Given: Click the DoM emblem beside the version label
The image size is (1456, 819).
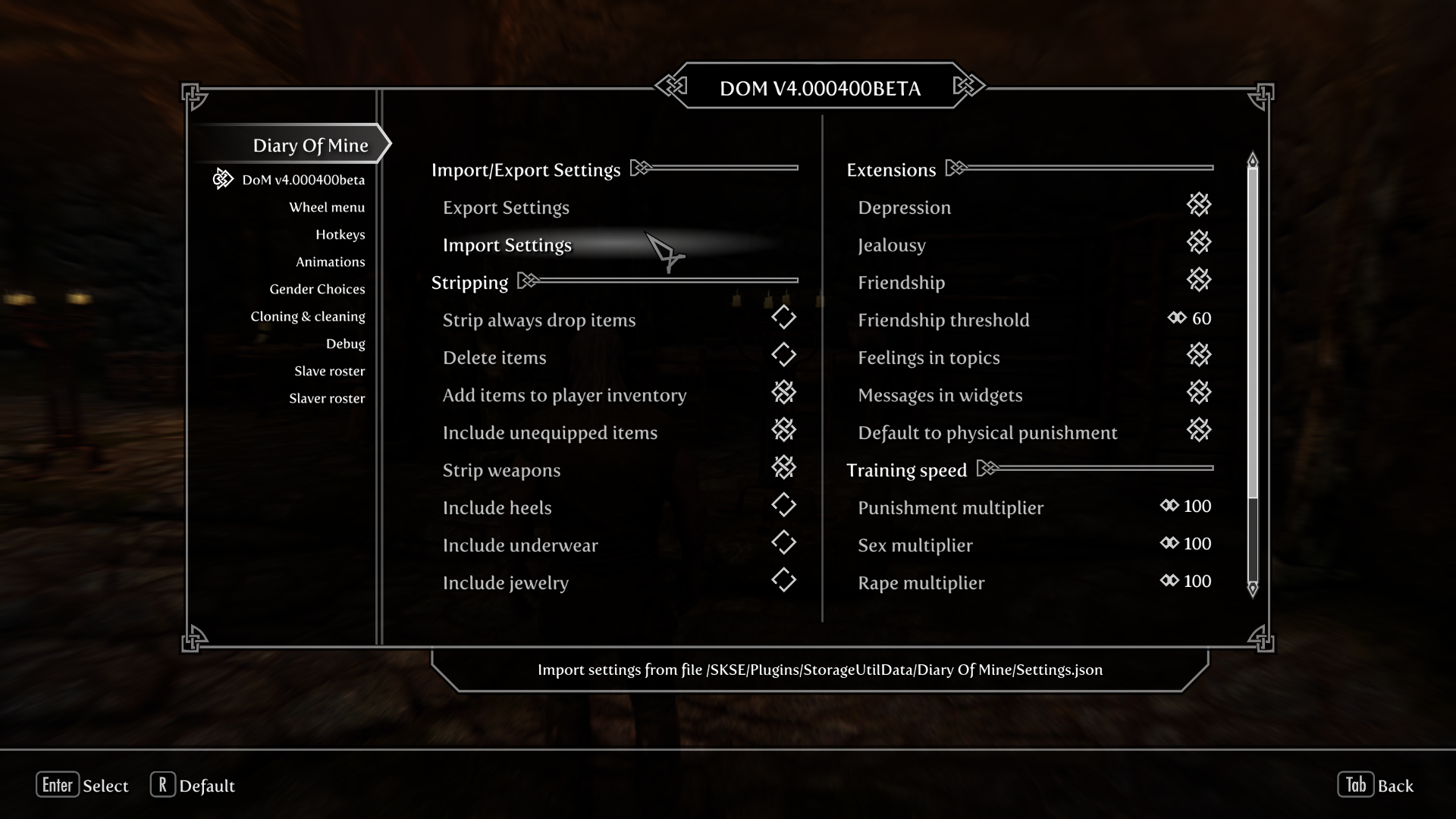Looking at the screenshot, I should click(x=222, y=178).
